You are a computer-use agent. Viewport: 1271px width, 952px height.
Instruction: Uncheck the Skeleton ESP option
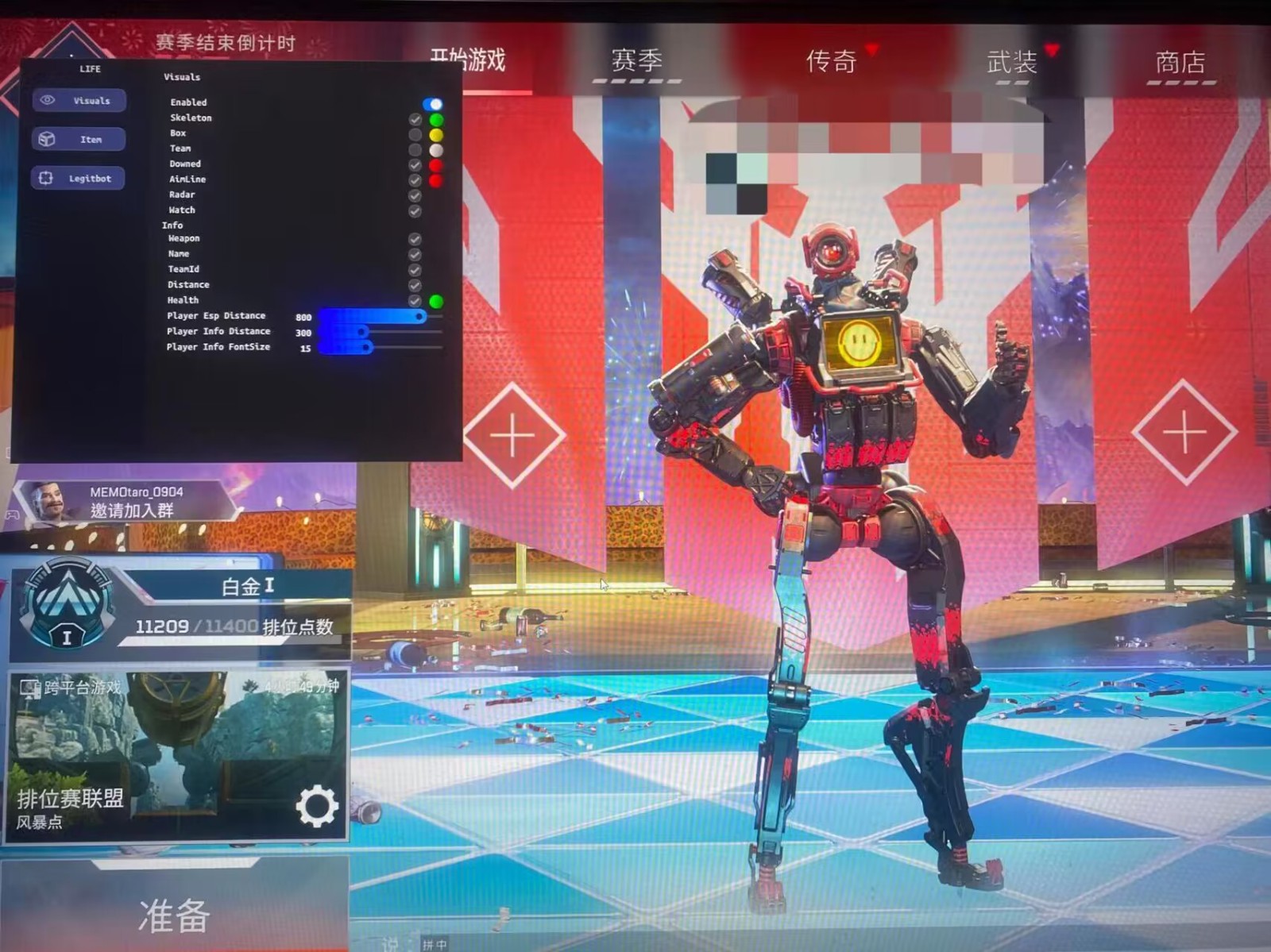click(415, 118)
